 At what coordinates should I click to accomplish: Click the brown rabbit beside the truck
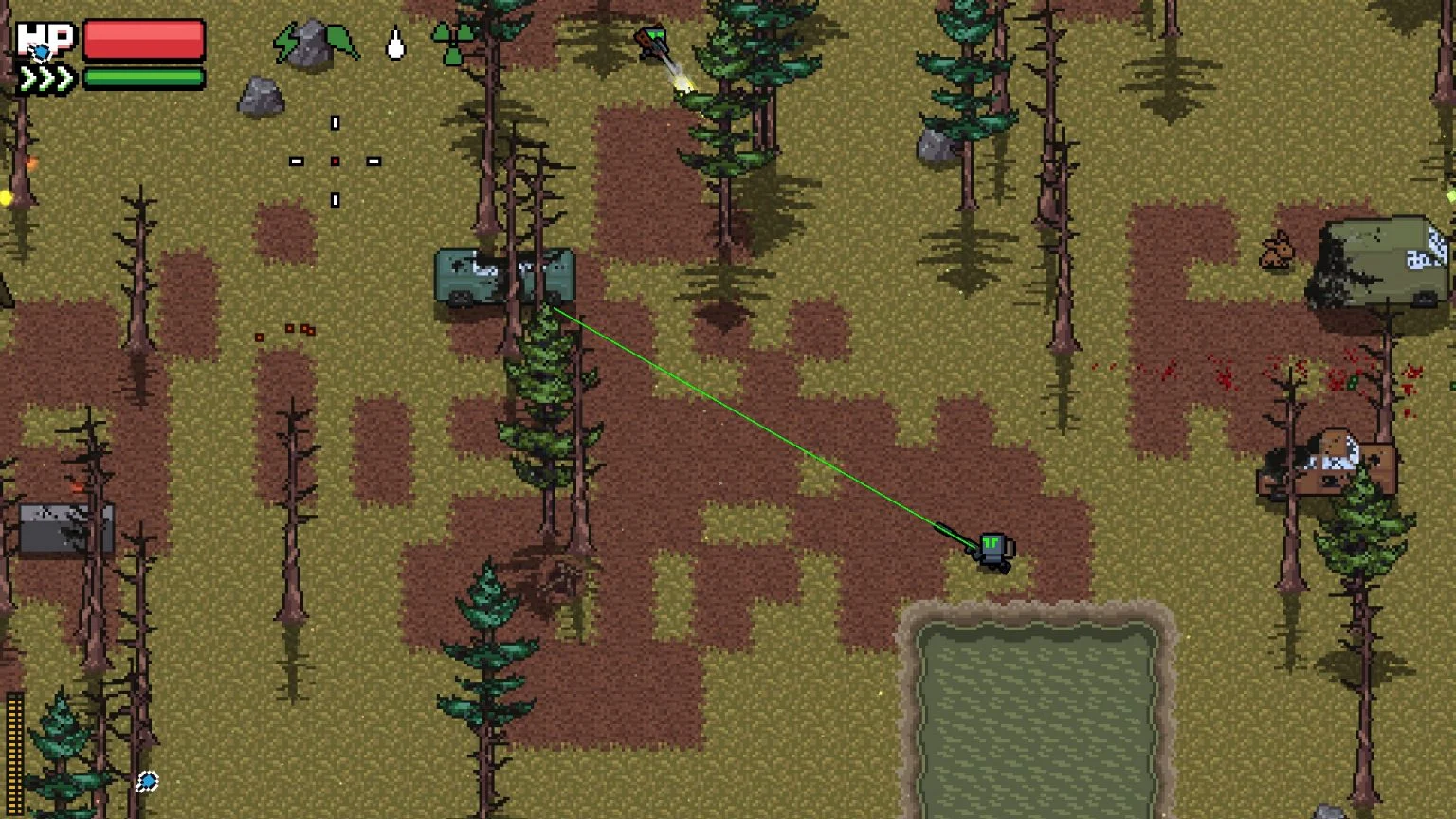click(x=1276, y=251)
